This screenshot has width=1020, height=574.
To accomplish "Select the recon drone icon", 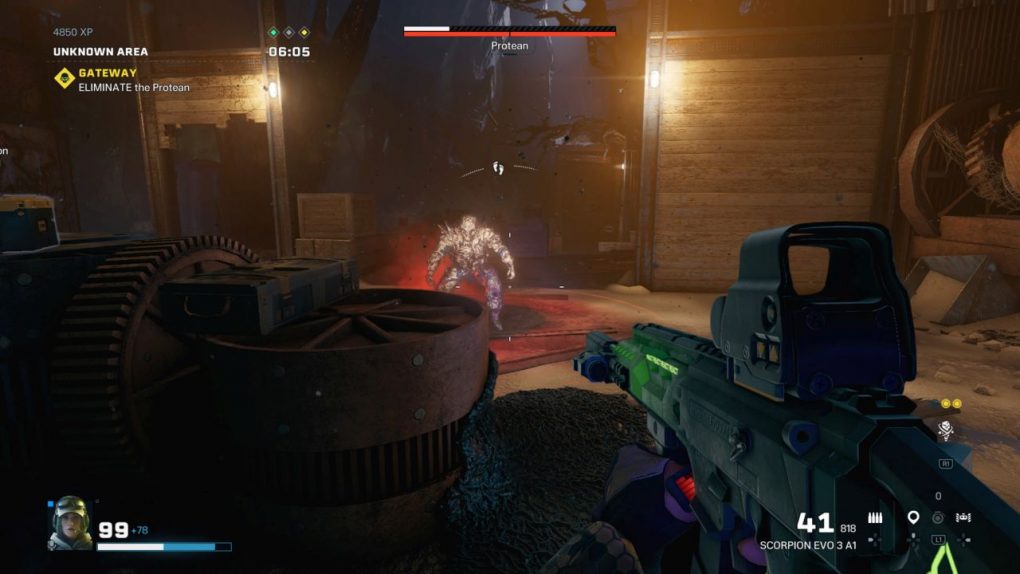I will coord(964,518).
